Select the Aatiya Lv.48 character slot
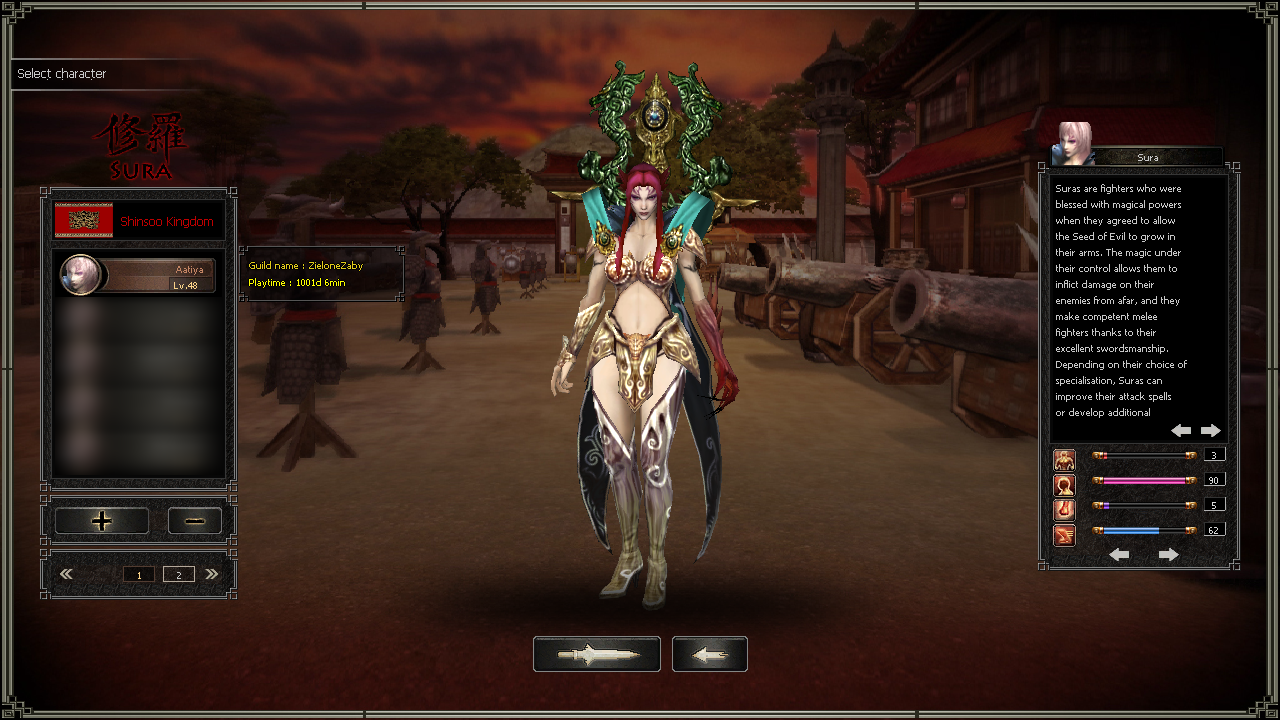This screenshot has width=1280, height=720. 138,275
